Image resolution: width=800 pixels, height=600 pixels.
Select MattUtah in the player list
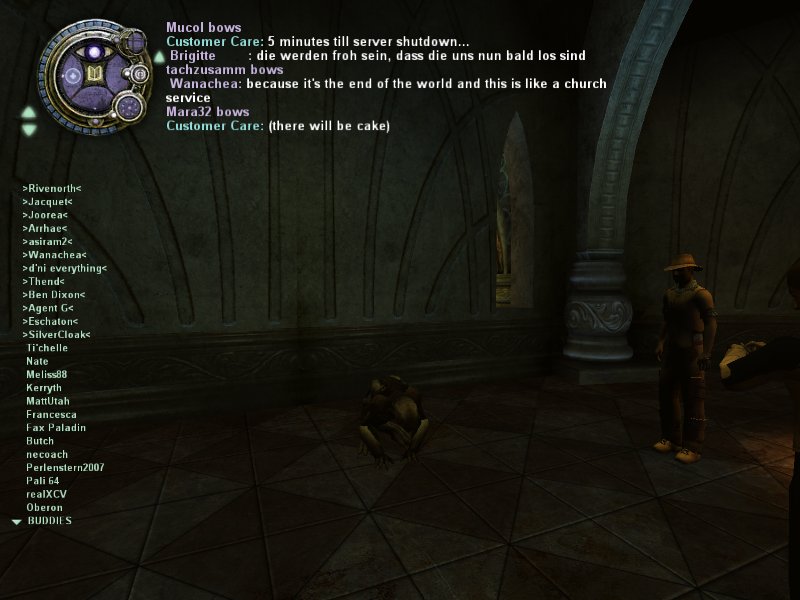pos(47,401)
